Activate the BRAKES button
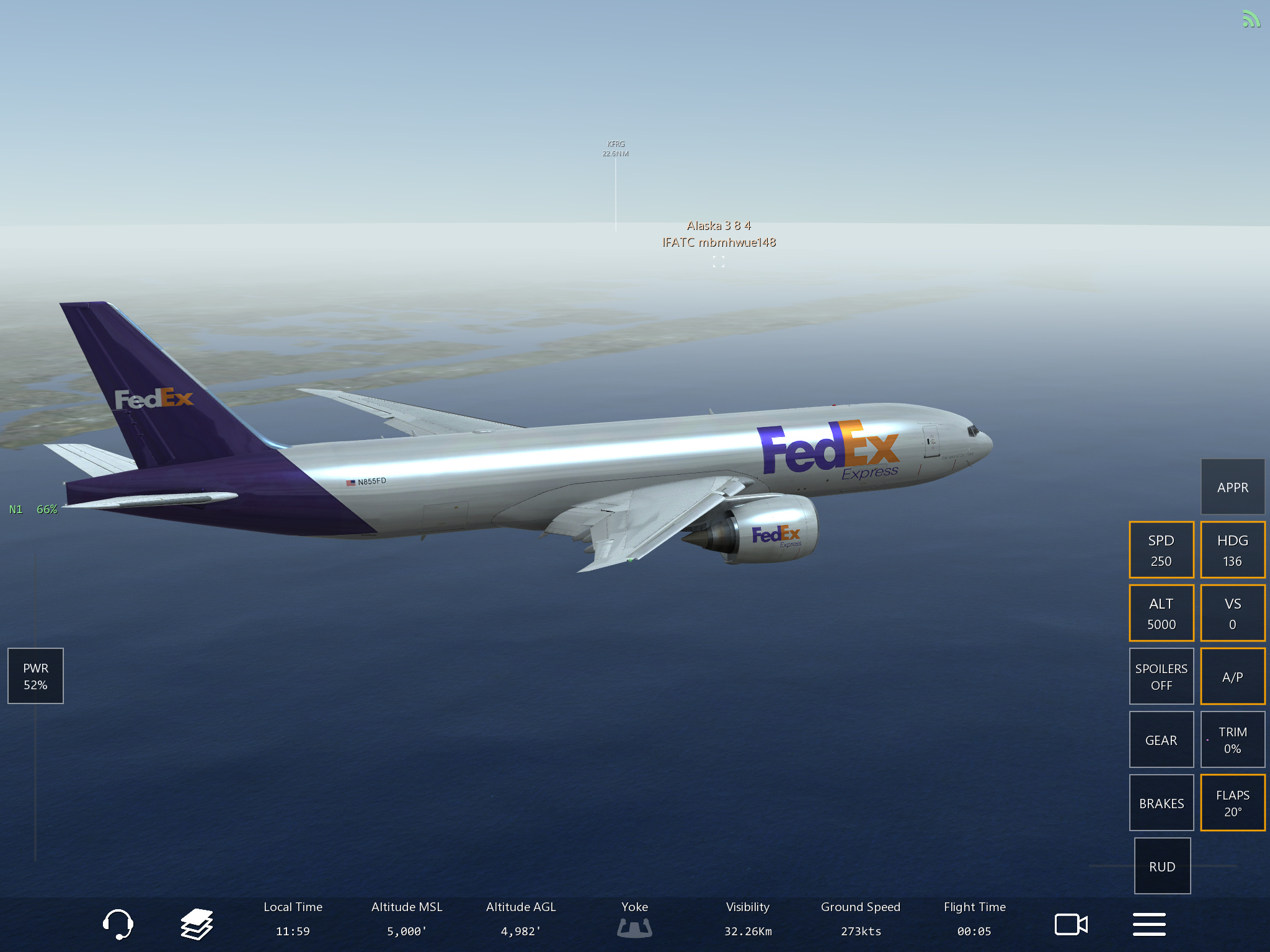 tap(1161, 803)
